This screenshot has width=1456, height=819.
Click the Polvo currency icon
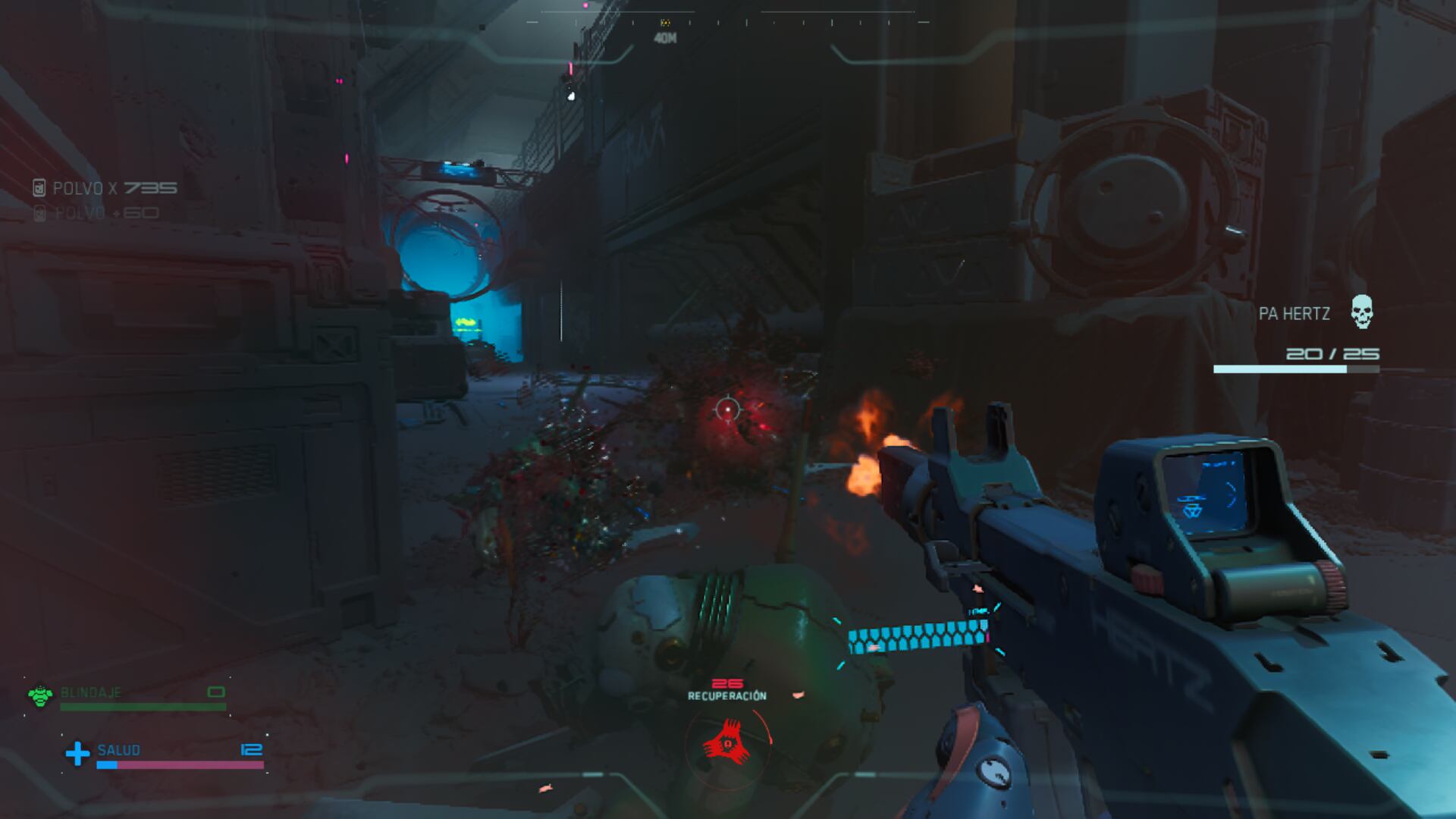(39, 188)
